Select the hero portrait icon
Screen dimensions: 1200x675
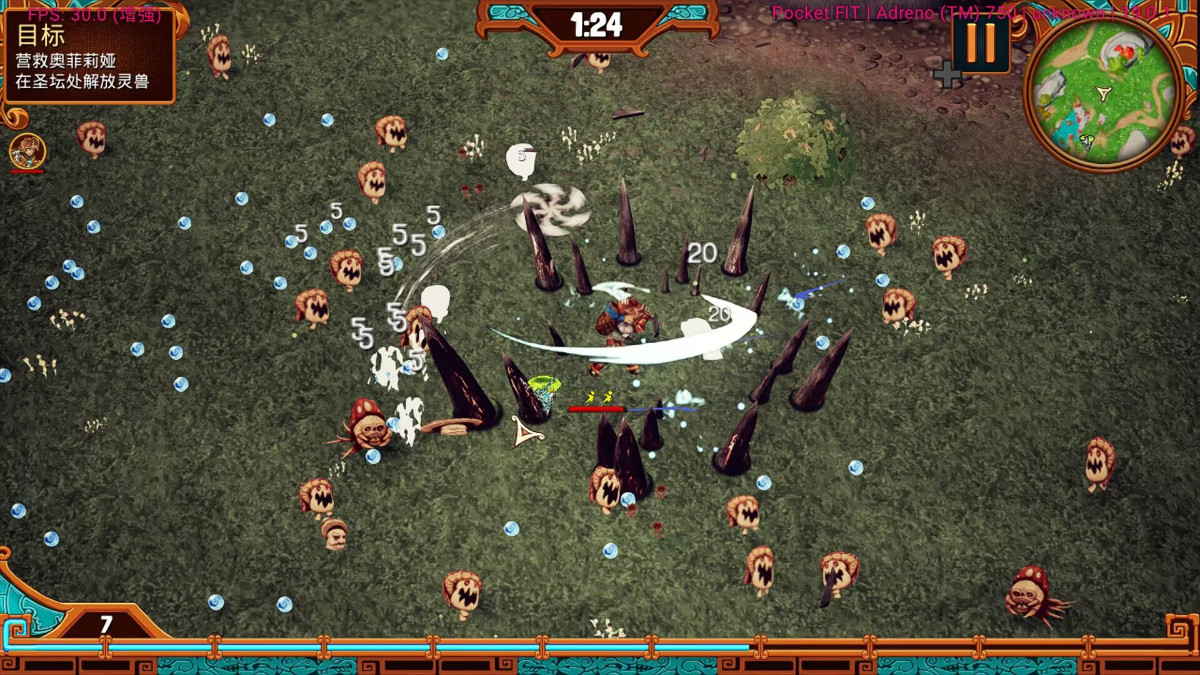click(27, 152)
